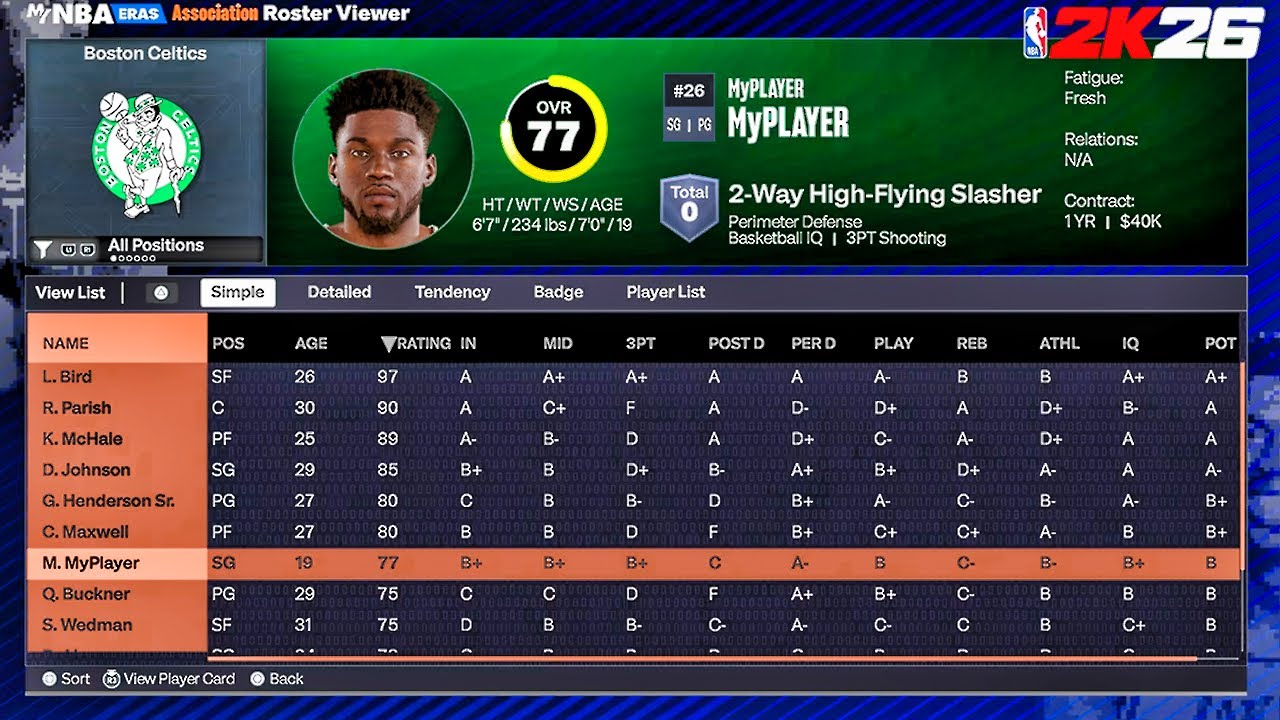Select L. Bird in the roster
Viewport: 1280px width, 720px height.
pyautogui.click(x=67, y=377)
